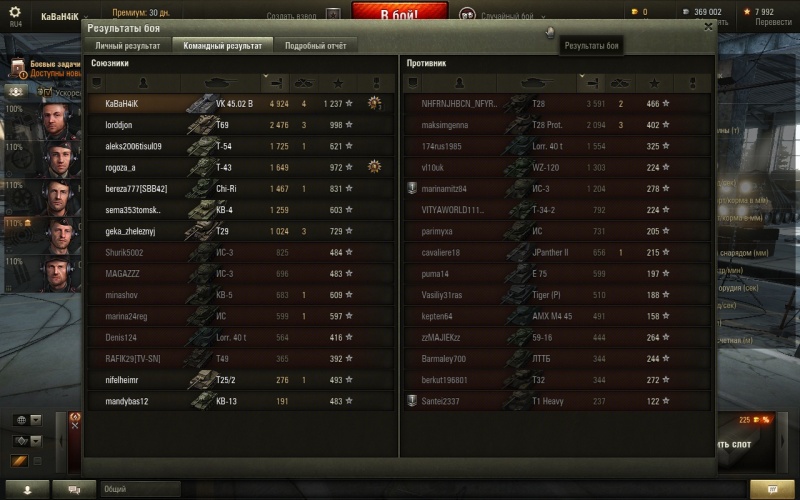Close the battle results window

click(x=708, y=28)
